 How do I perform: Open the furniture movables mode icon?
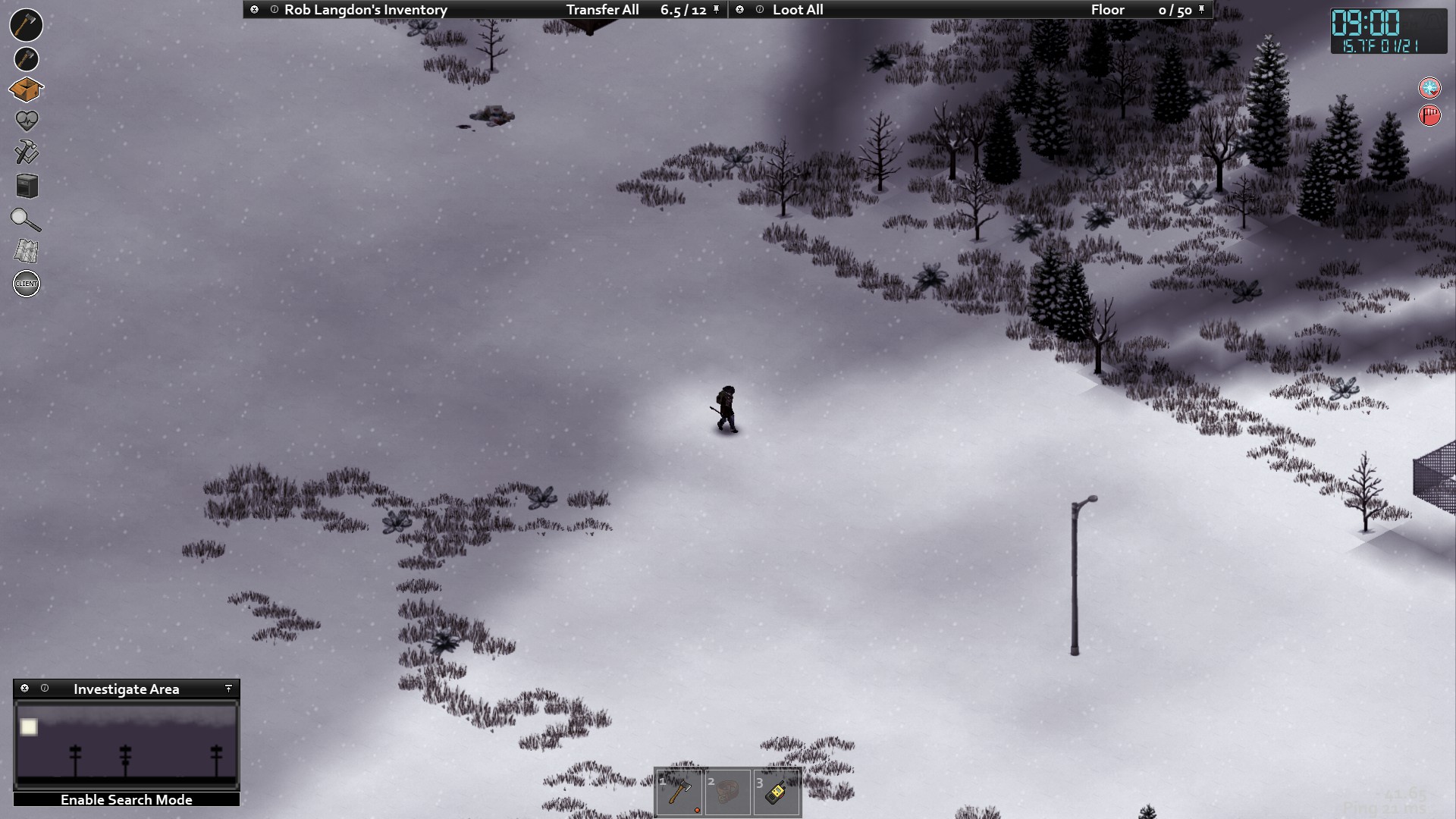tap(27, 186)
